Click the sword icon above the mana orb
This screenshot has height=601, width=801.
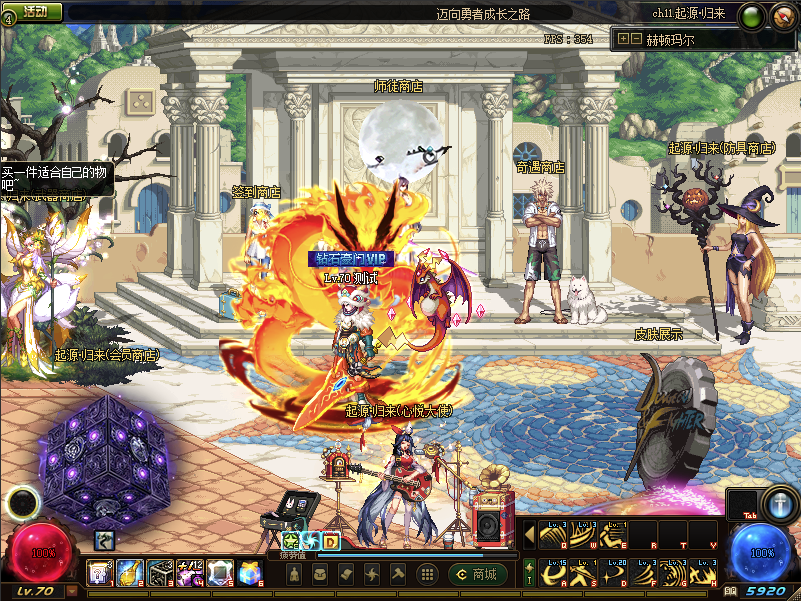coord(780,503)
